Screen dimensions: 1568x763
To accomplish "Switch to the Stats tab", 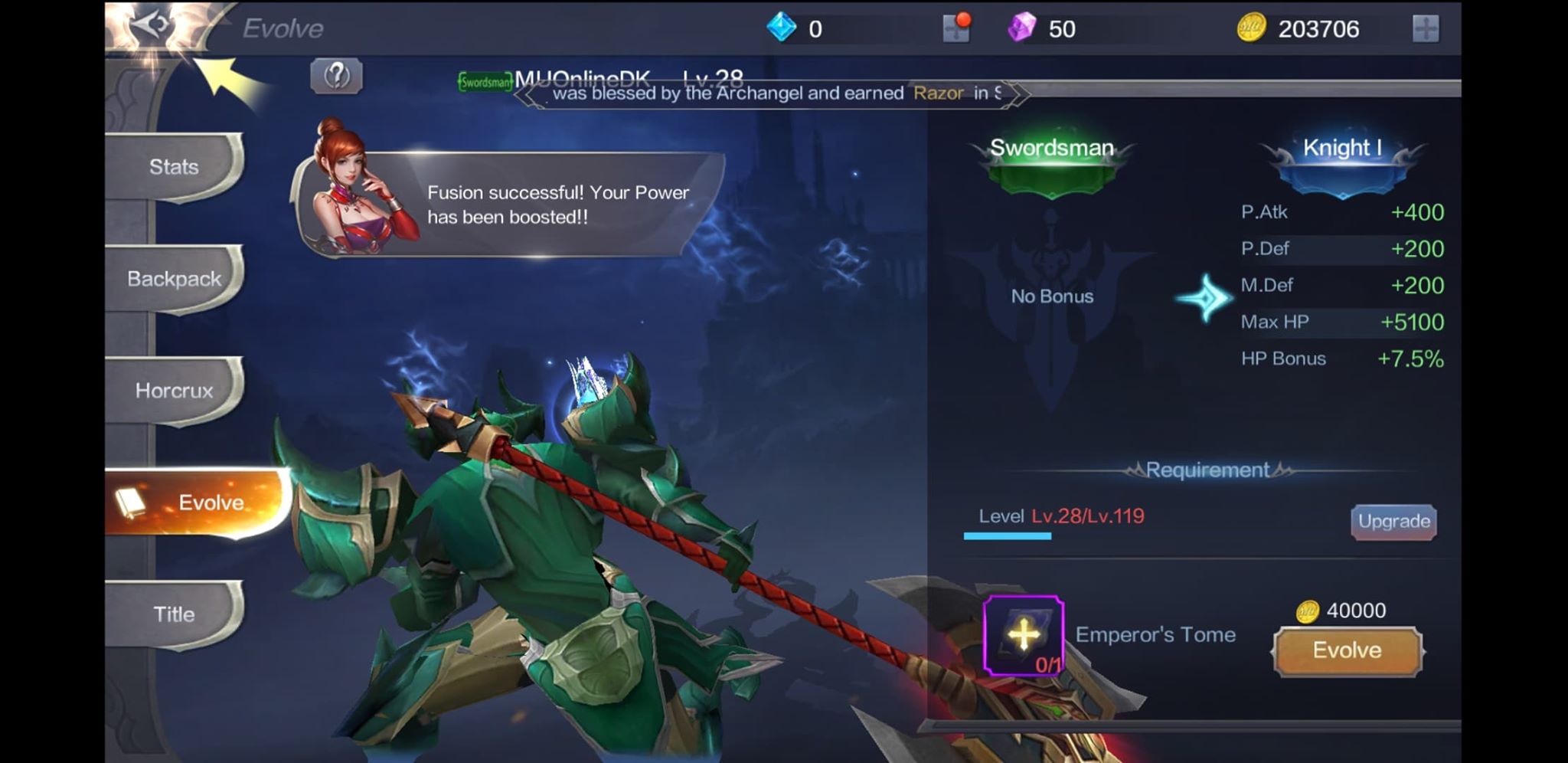I will coord(174,166).
